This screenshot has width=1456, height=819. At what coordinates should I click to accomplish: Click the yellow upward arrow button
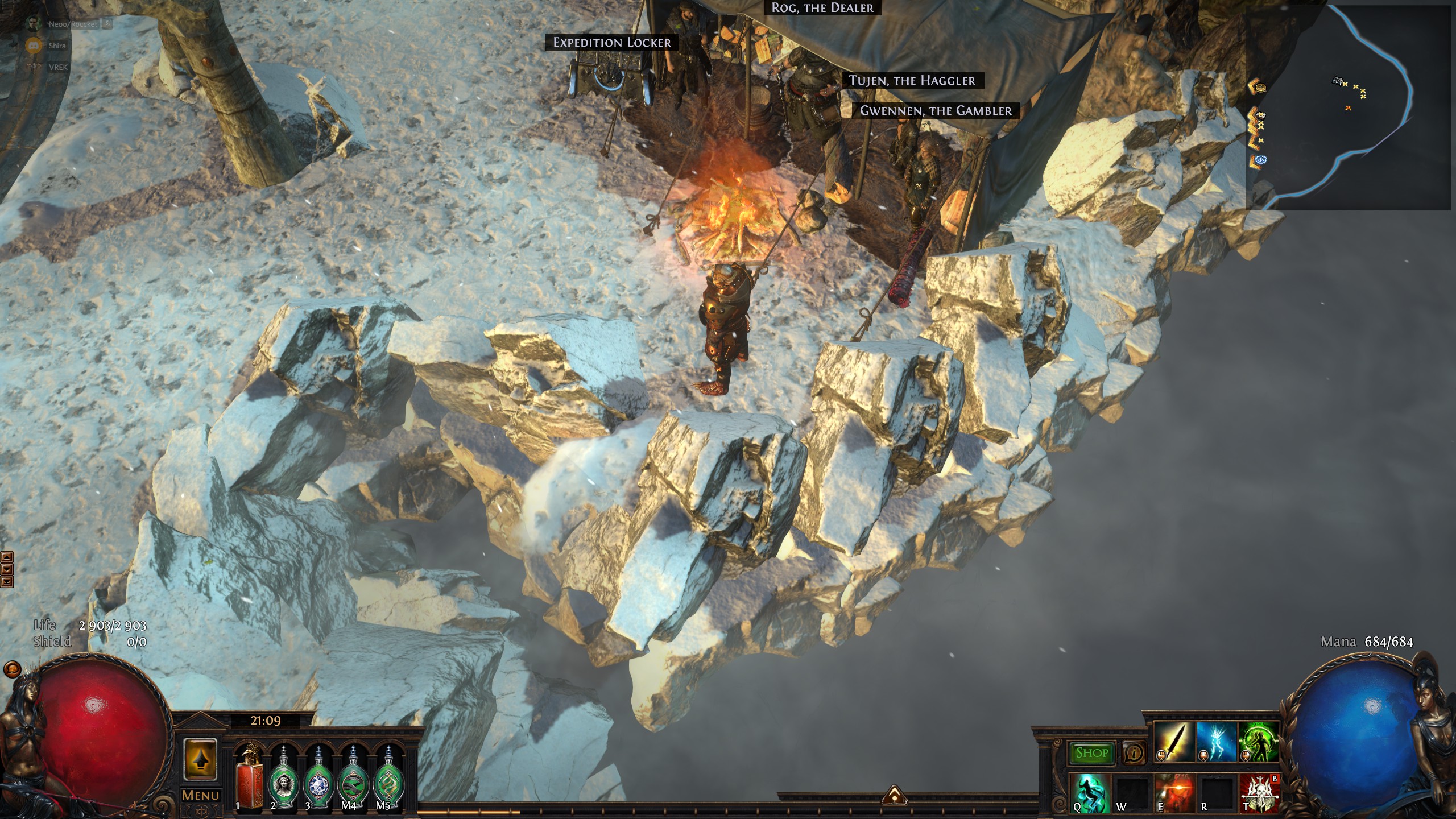(200, 759)
